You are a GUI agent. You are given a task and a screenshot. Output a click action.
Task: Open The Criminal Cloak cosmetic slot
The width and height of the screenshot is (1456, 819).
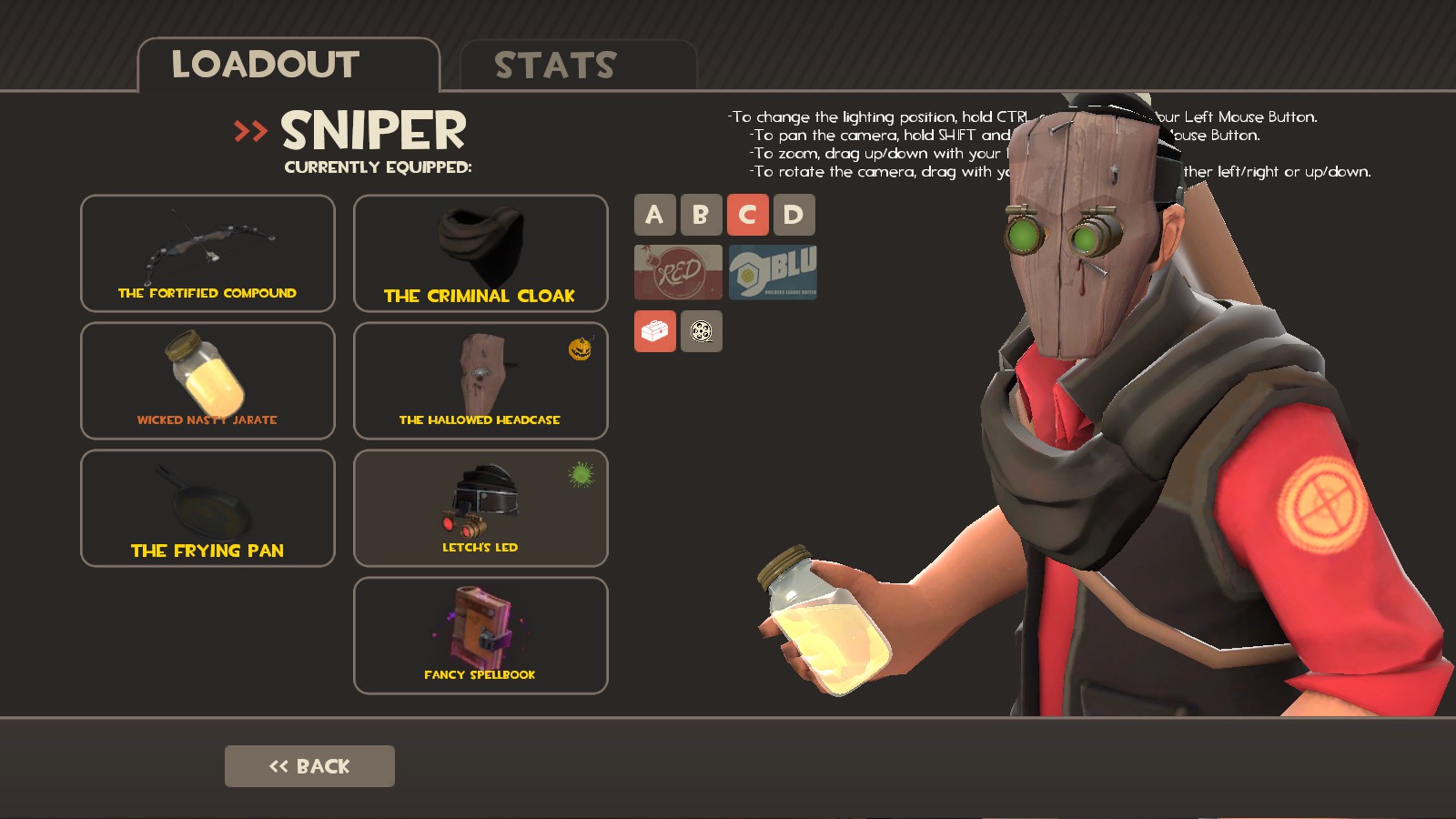pyautogui.click(x=480, y=253)
